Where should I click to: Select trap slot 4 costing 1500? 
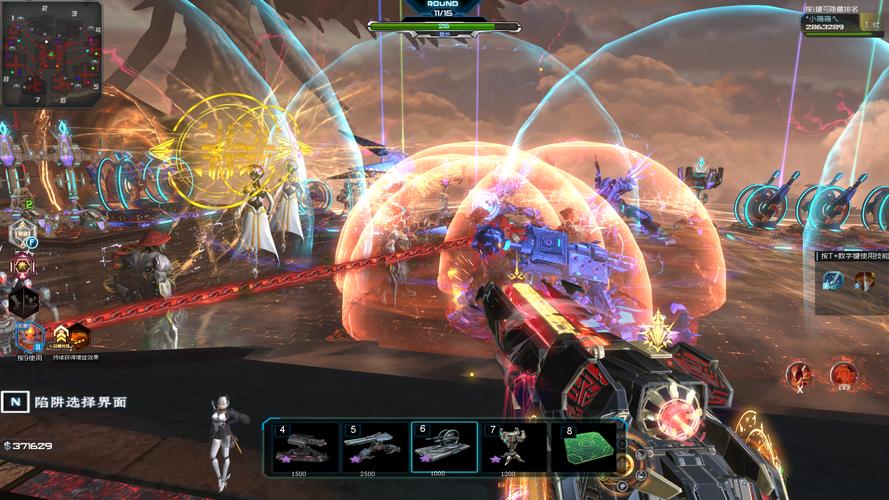[x=305, y=447]
